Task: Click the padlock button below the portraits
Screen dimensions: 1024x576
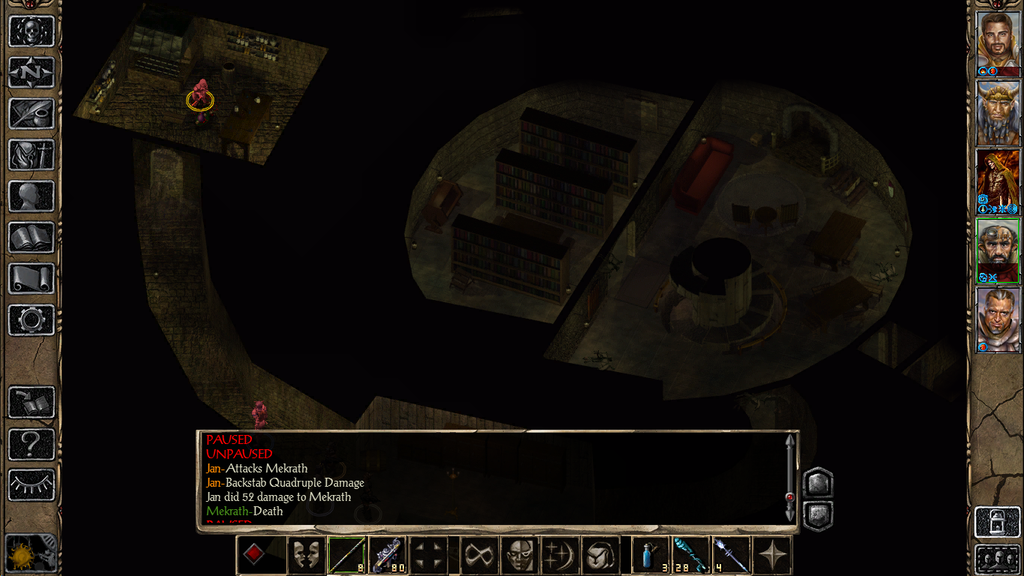Action: [x=998, y=521]
